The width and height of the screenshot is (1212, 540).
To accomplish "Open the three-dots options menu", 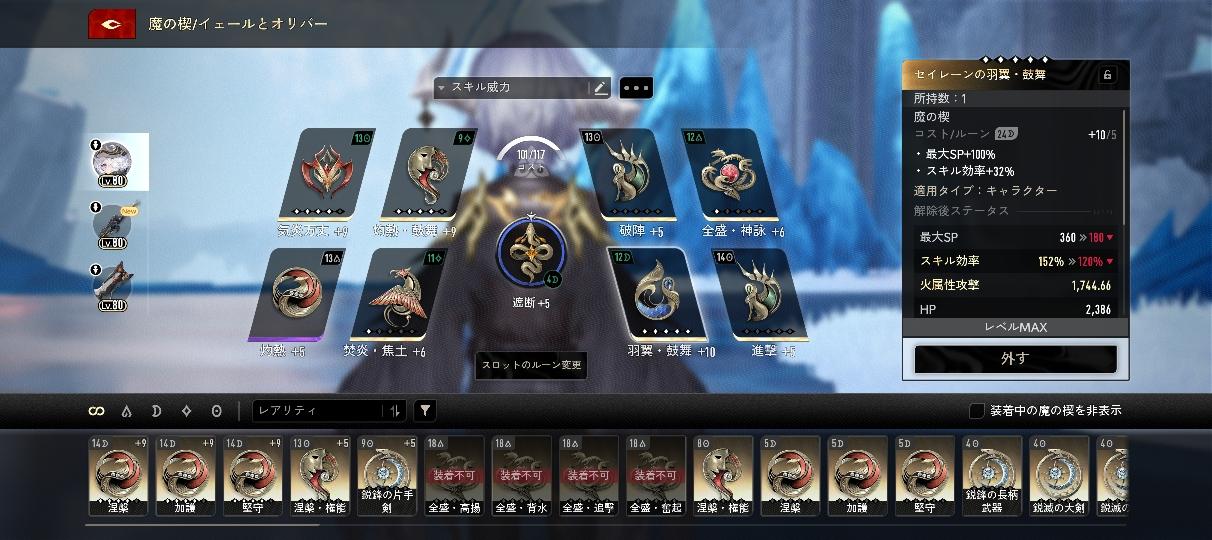I will pyautogui.click(x=636, y=88).
